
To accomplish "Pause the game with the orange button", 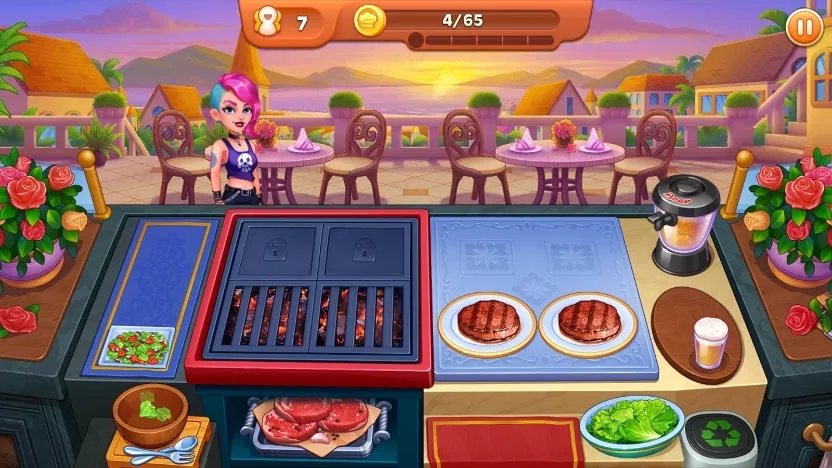I will point(804,26).
